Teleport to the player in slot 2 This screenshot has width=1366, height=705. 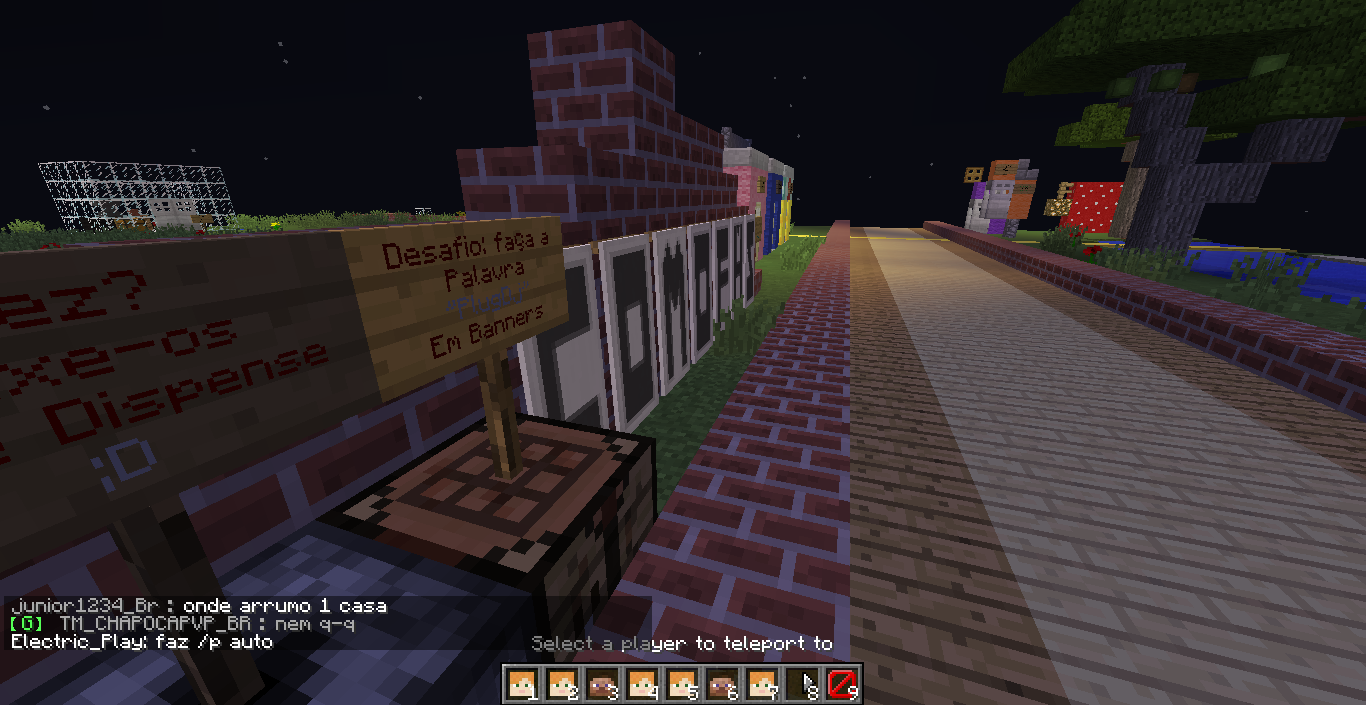click(561, 684)
